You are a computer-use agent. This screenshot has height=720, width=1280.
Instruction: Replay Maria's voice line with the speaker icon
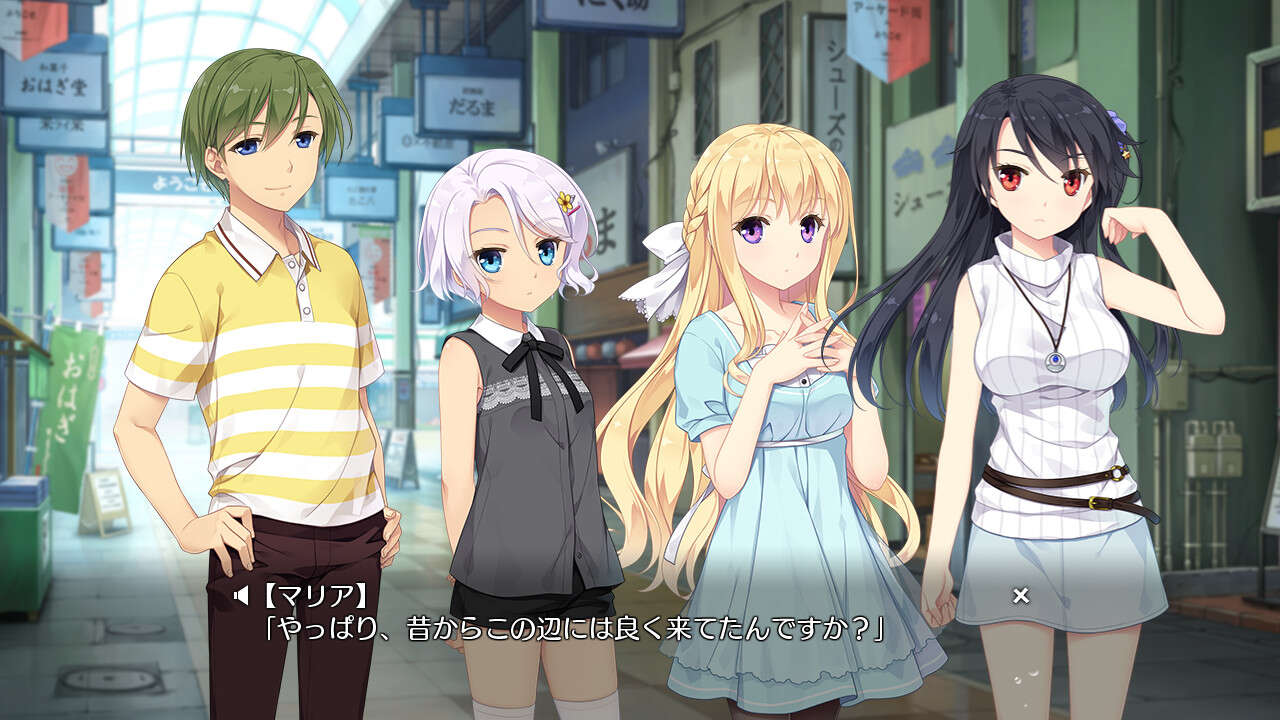point(240,597)
